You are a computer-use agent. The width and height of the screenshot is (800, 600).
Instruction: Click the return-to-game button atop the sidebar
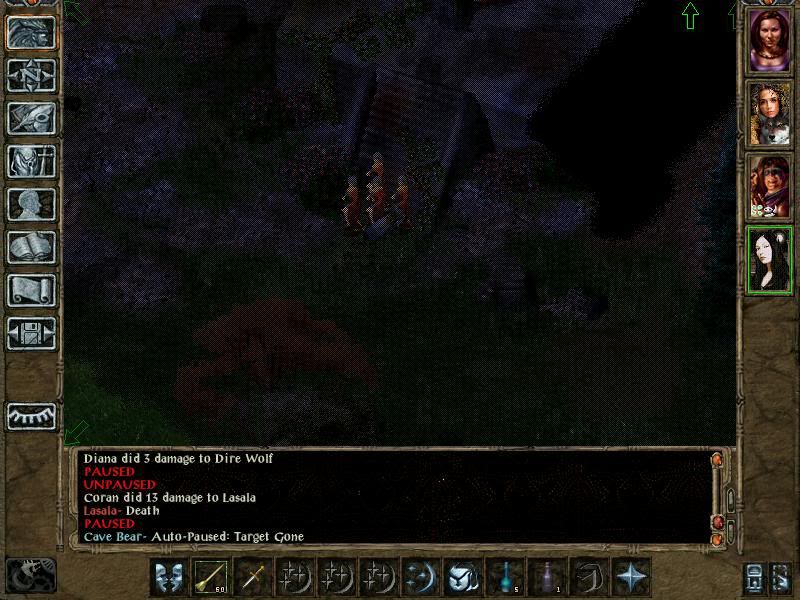pyautogui.click(x=31, y=33)
